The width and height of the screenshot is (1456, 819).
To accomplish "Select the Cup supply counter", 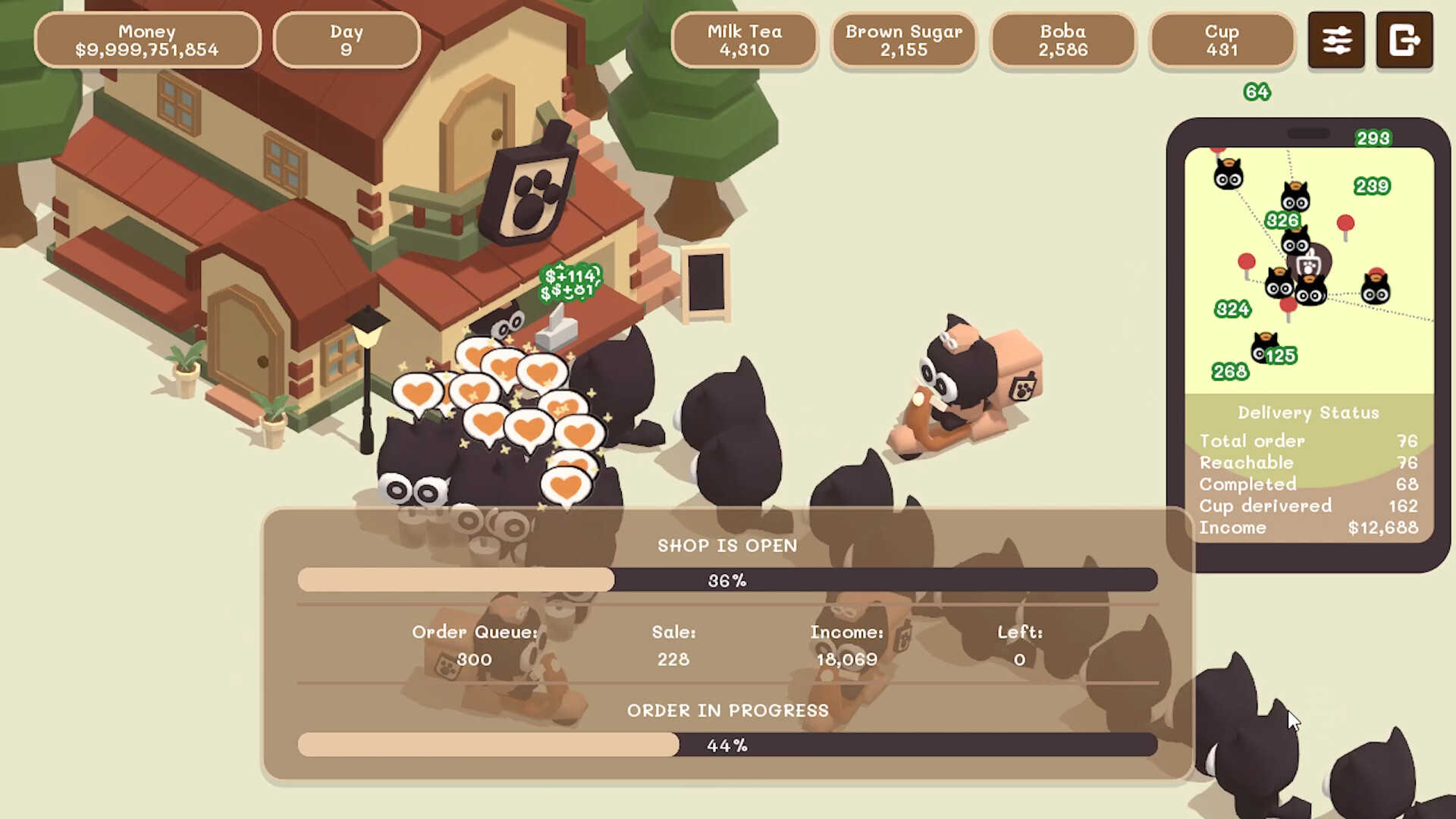I will [1222, 41].
